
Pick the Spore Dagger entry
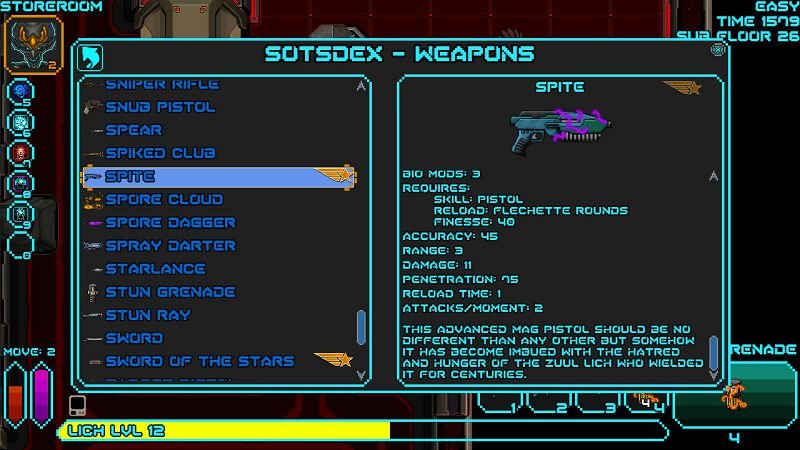170,222
